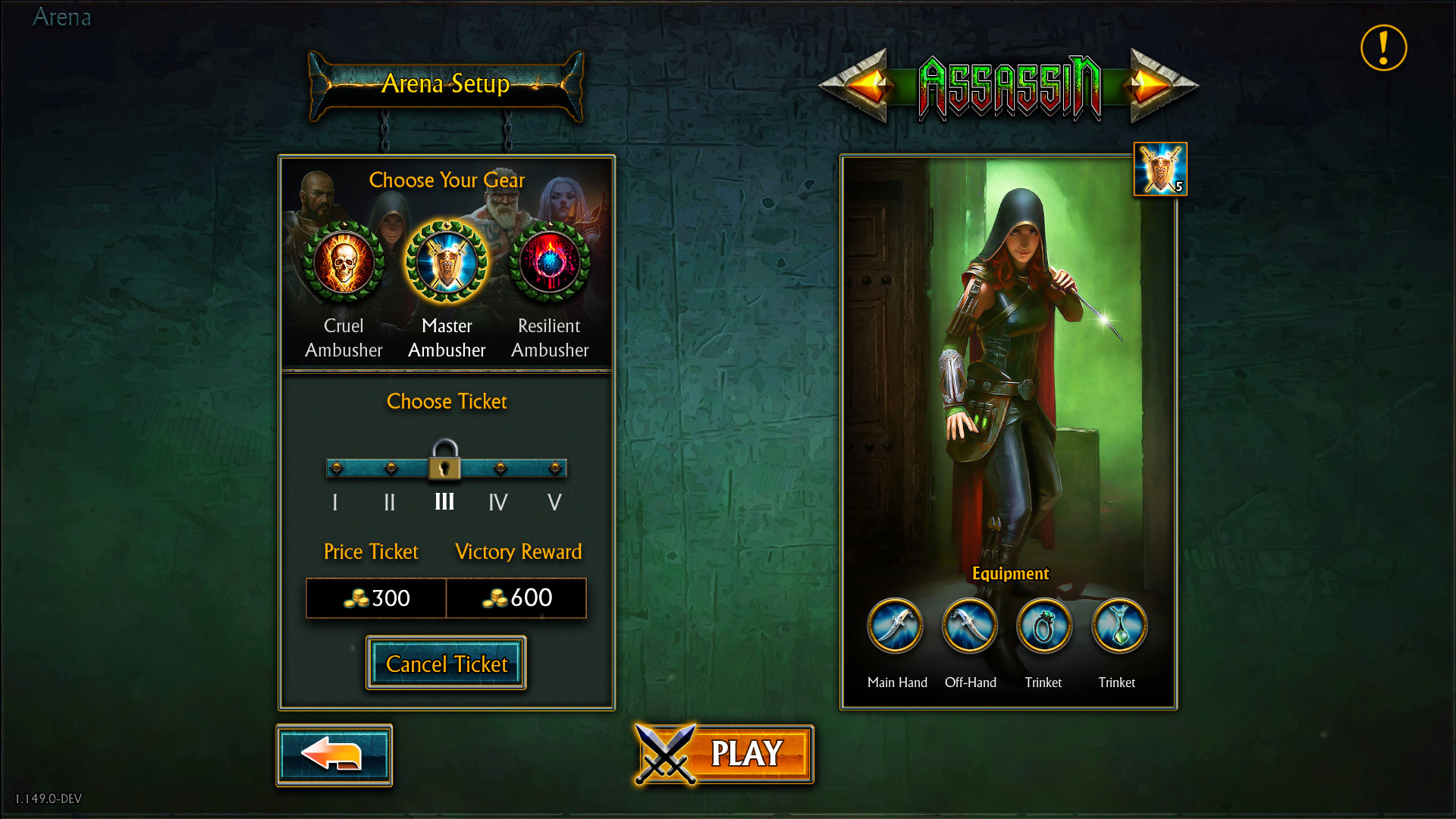The height and width of the screenshot is (819, 1456).
Task: Click the ring Trinket equipment slot
Action: [1043, 626]
